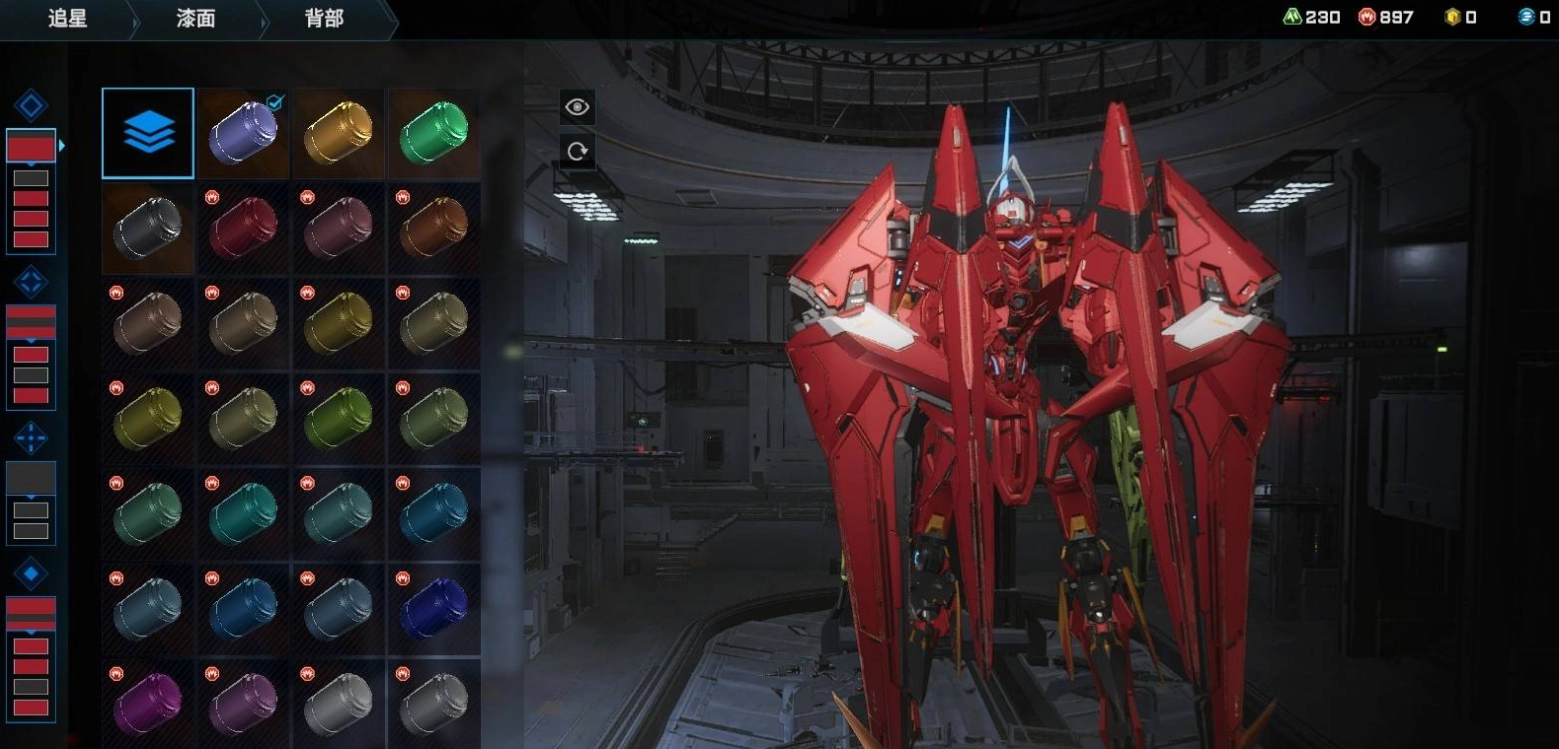1559x749 pixels.
Task: Pick the orange-brown paint can
Action: click(434, 228)
